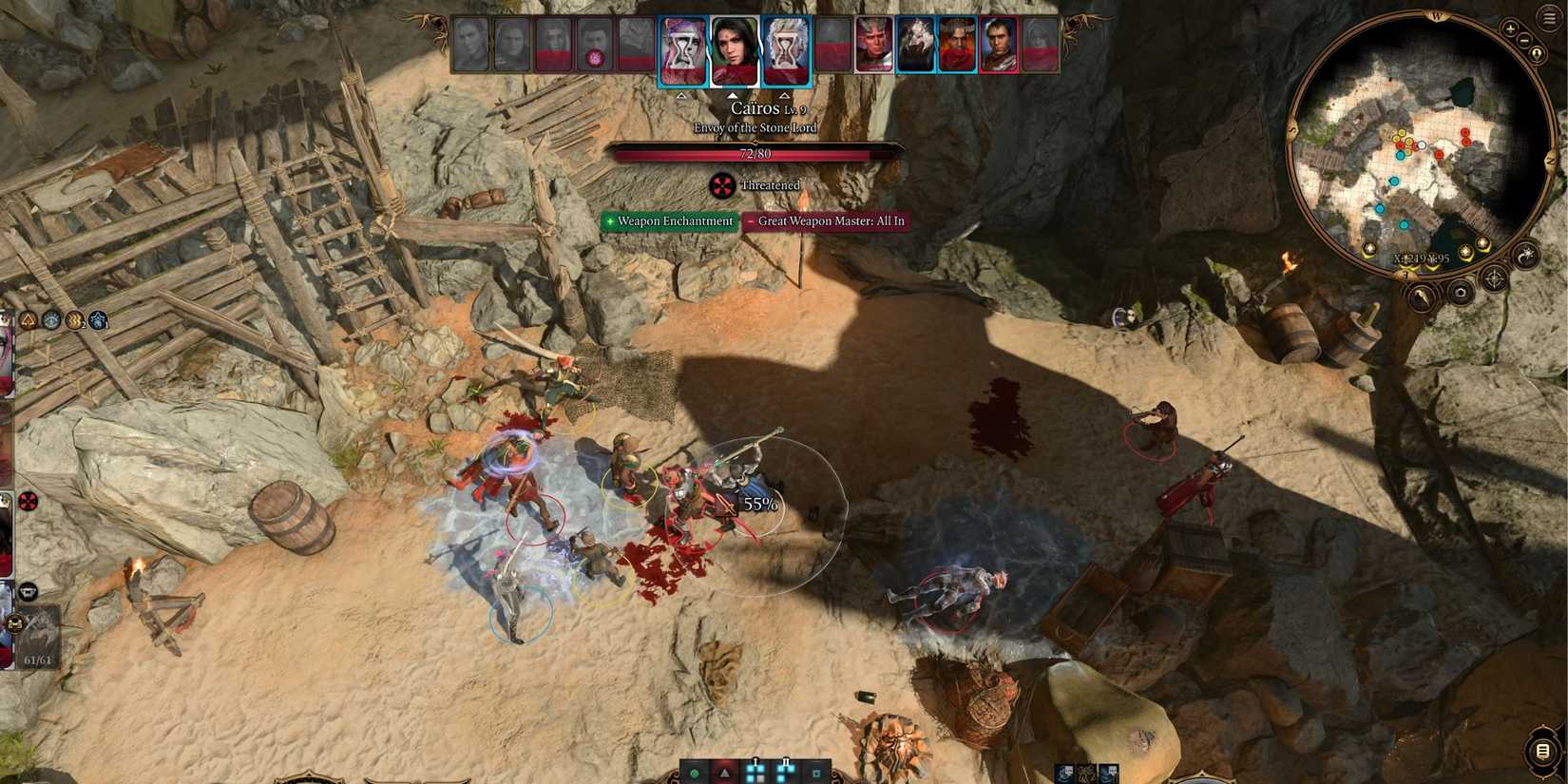Click the 55% hit chance attack marker on the enemy
This screenshot has height=784, width=1568.
tap(759, 502)
